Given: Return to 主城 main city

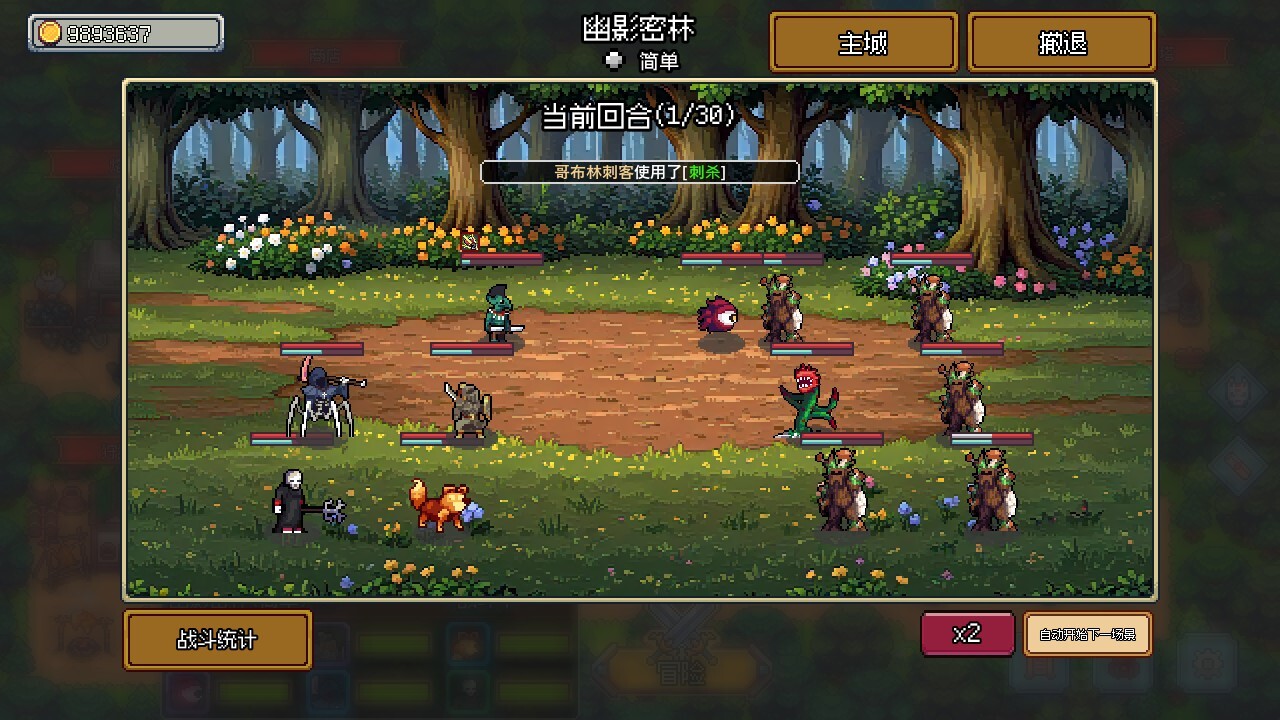Looking at the screenshot, I should tap(863, 42).
